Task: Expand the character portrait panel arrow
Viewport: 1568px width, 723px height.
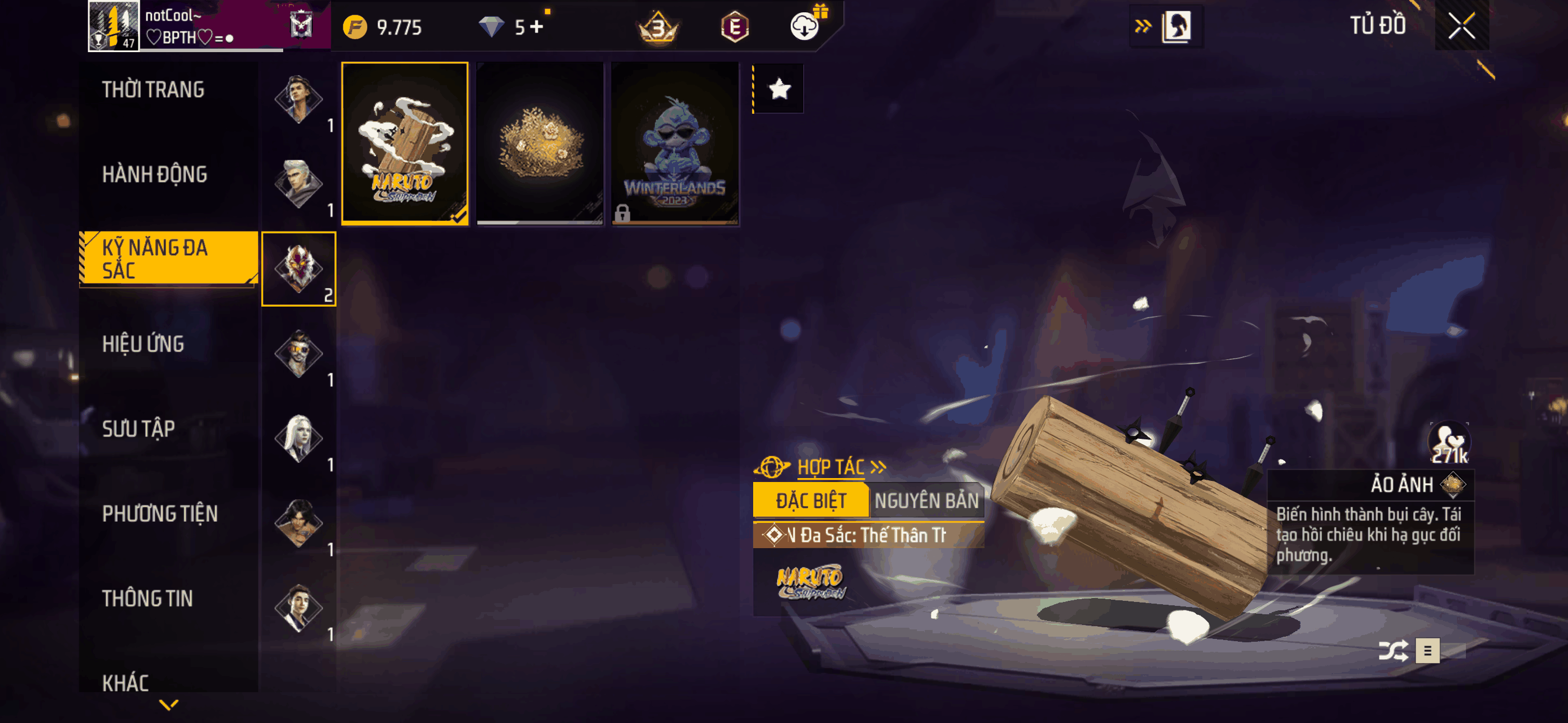Action: click(1142, 26)
